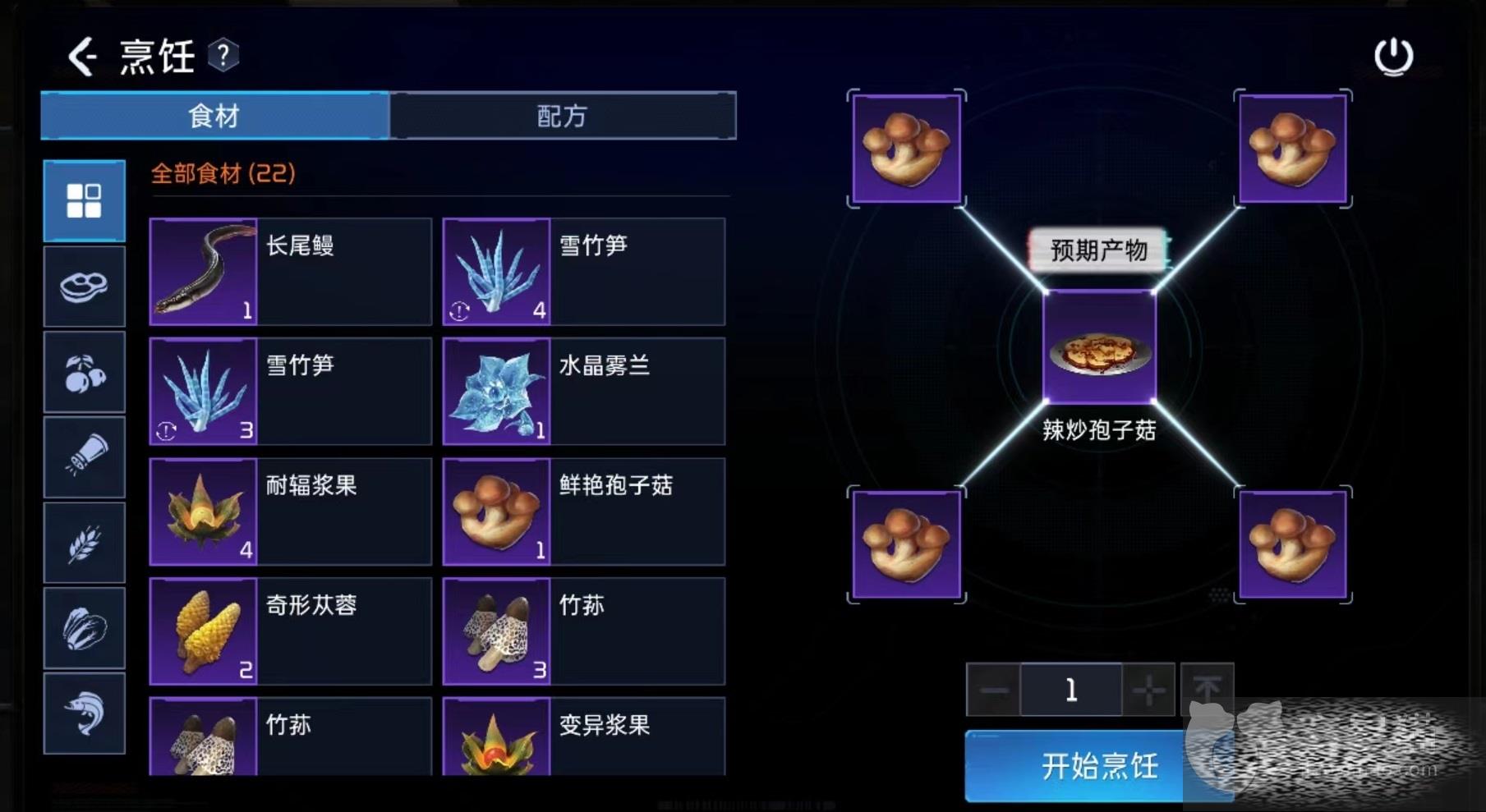1486x812 pixels.
Task: Choose the fruit category filter
Action: click(84, 372)
